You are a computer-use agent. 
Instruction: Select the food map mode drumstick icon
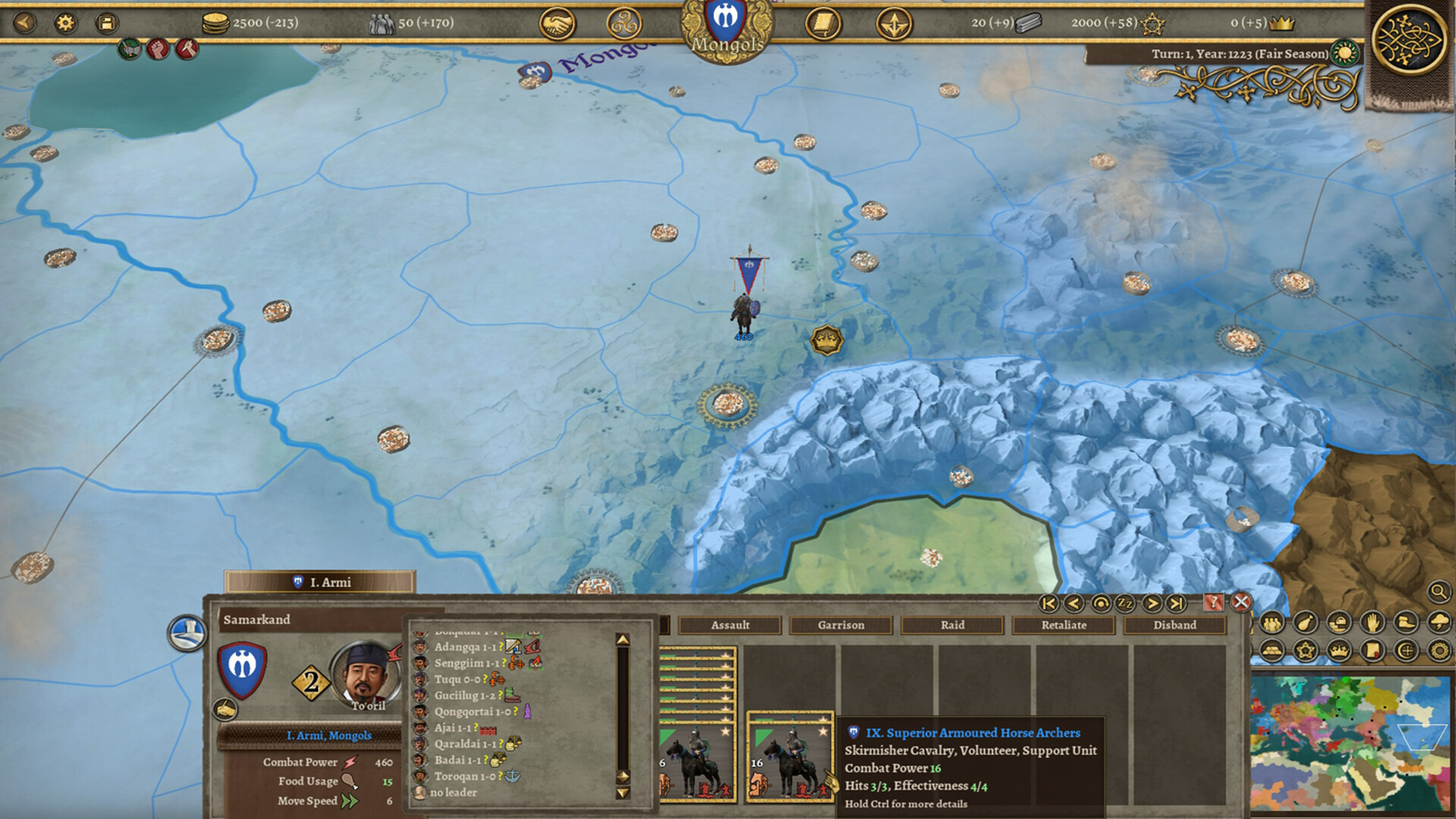[x=1306, y=622]
